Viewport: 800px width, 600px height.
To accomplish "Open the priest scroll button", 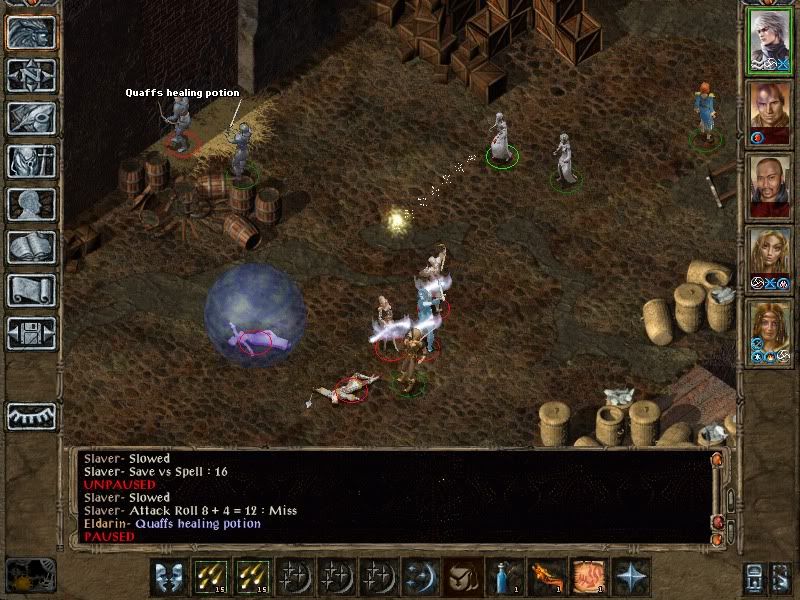I will pyautogui.click(x=31, y=290).
